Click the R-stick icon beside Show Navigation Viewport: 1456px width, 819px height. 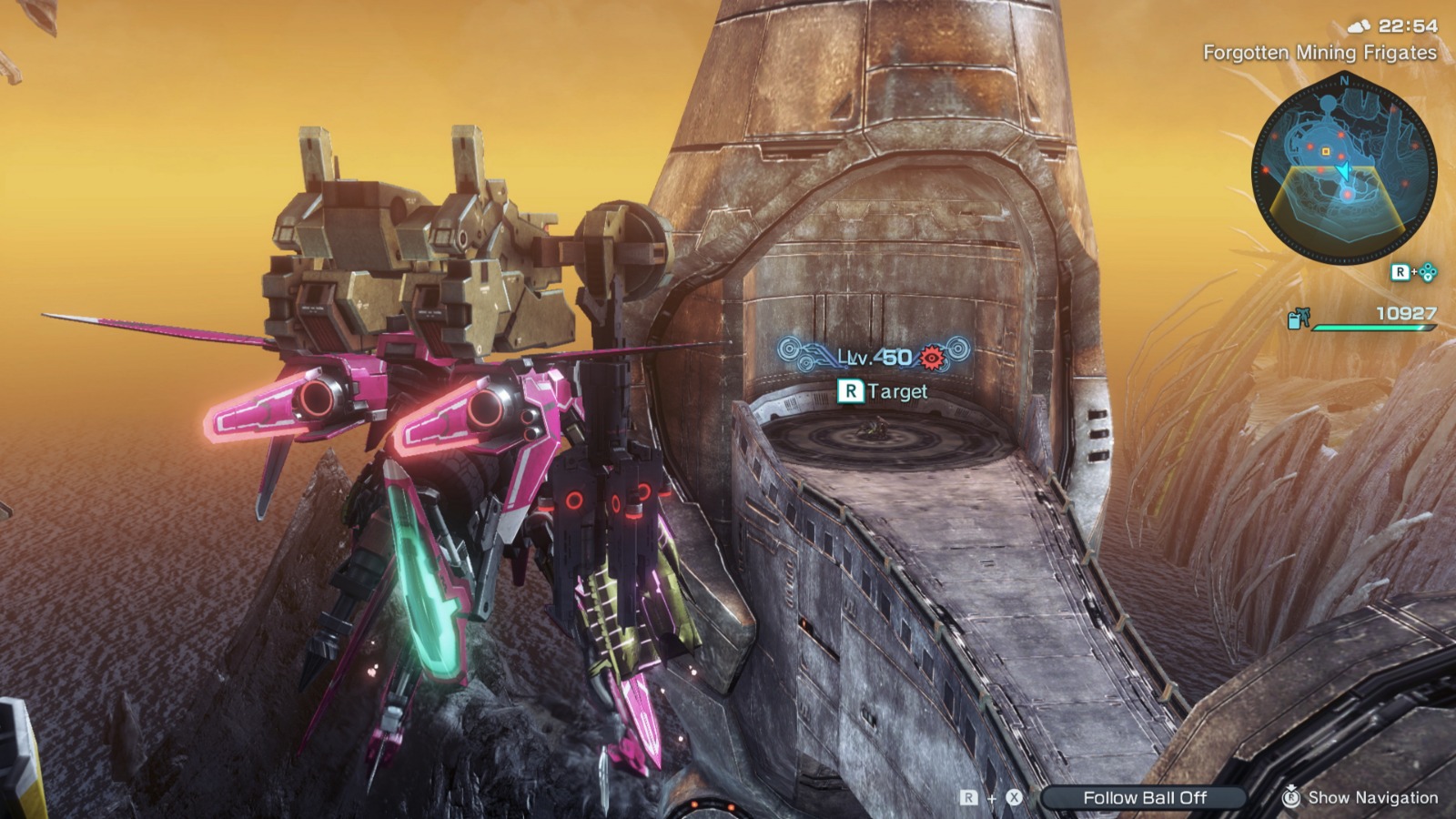point(1289,797)
